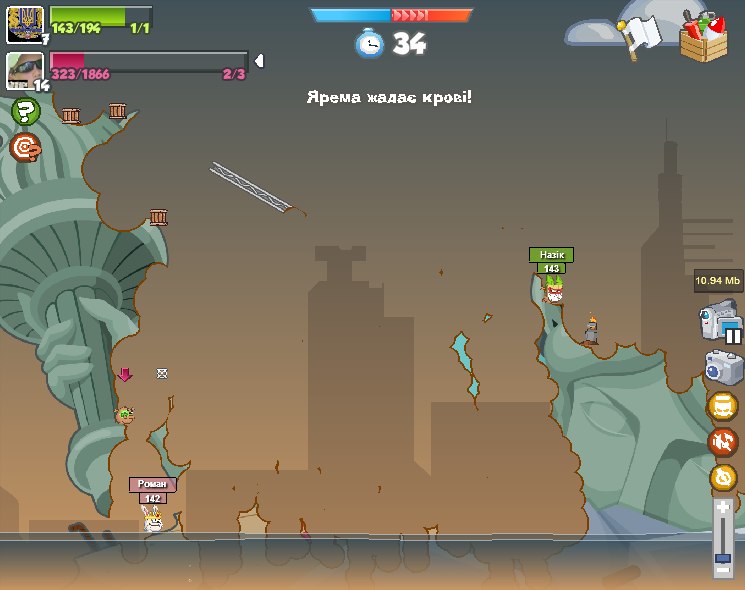Toggle the red crossed-out round button
745x590 pixels.
pyautogui.click(x=722, y=442)
